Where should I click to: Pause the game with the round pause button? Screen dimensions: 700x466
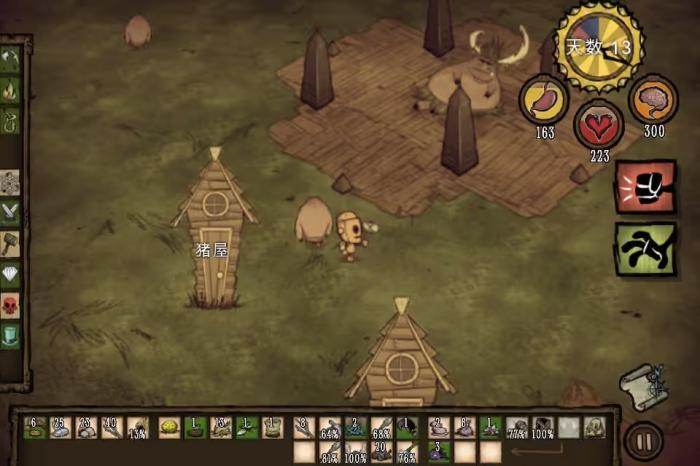(643, 440)
